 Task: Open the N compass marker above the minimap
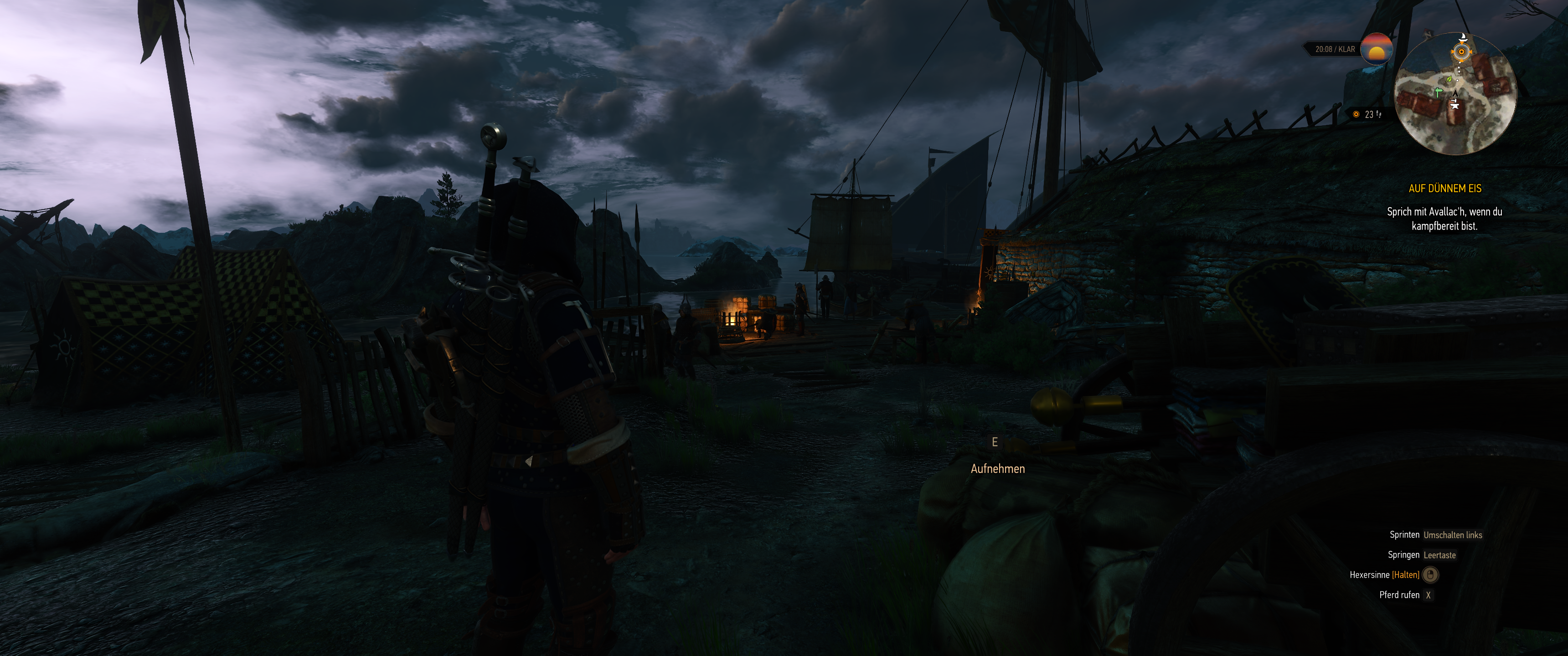point(1428,34)
